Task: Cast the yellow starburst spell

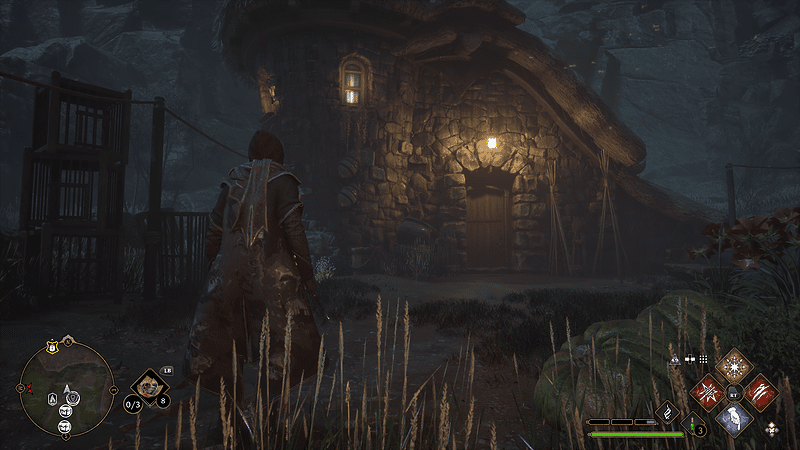Action: point(734,364)
